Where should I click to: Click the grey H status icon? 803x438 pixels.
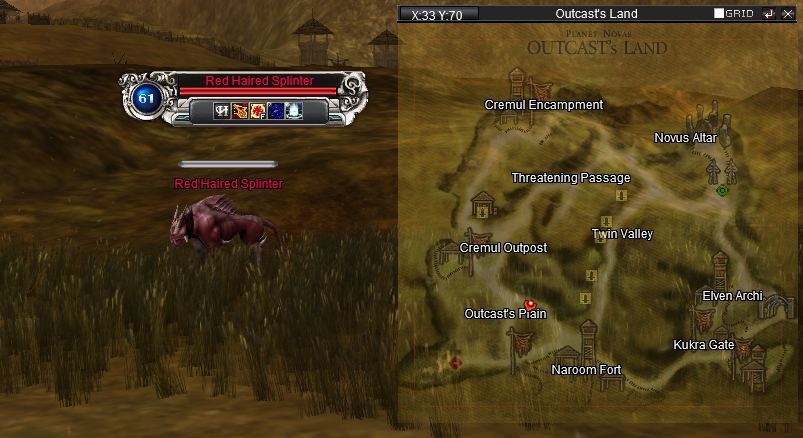223,111
